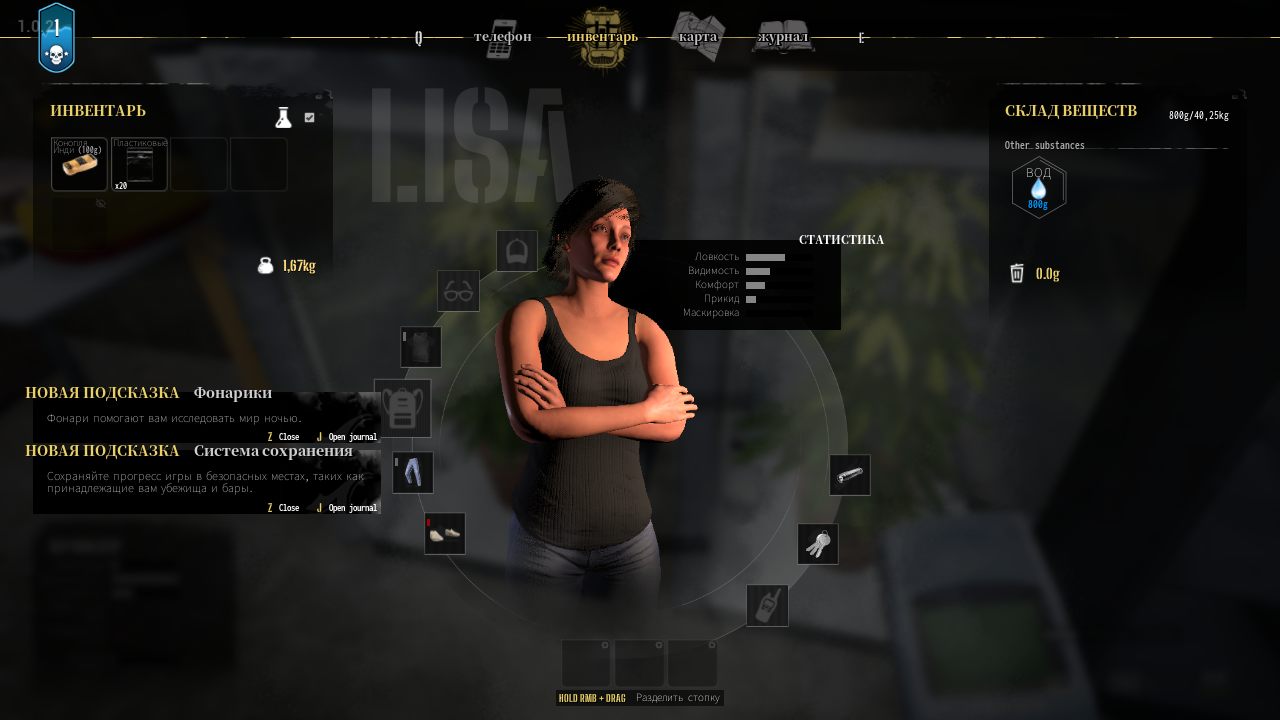Toggle the checkbox beside the flask icon
1280x720 pixels.
[310, 117]
